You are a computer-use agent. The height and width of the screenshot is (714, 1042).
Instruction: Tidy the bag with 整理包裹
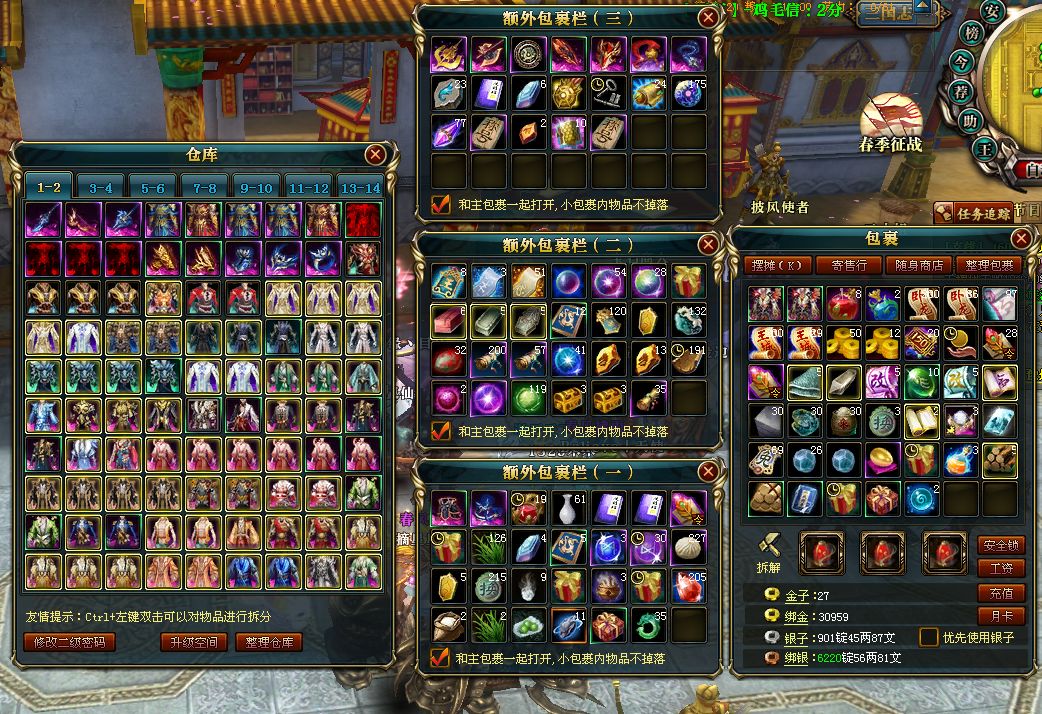989,265
